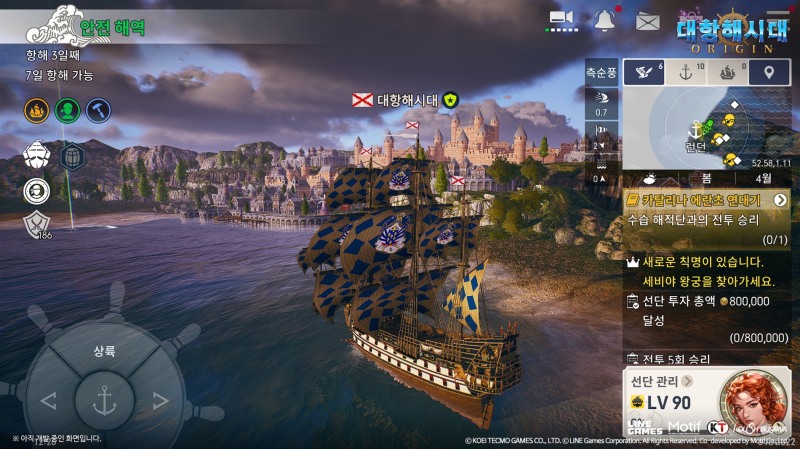Image resolution: width=800 pixels, height=449 pixels.
Task: Select the green sailor status icon
Action: point(68,110)
